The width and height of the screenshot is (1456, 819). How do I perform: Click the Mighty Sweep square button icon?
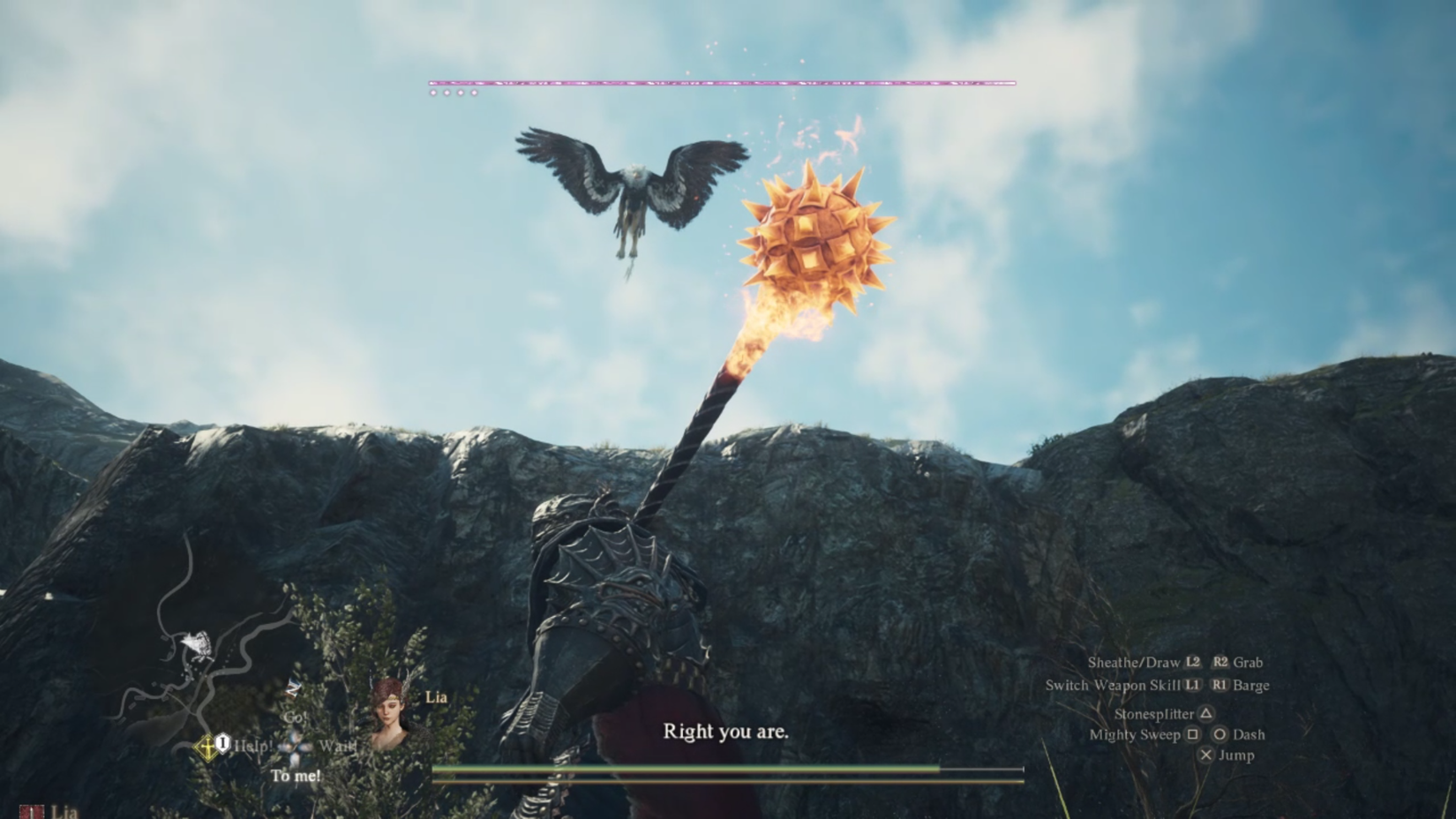tap(1194, 734)
